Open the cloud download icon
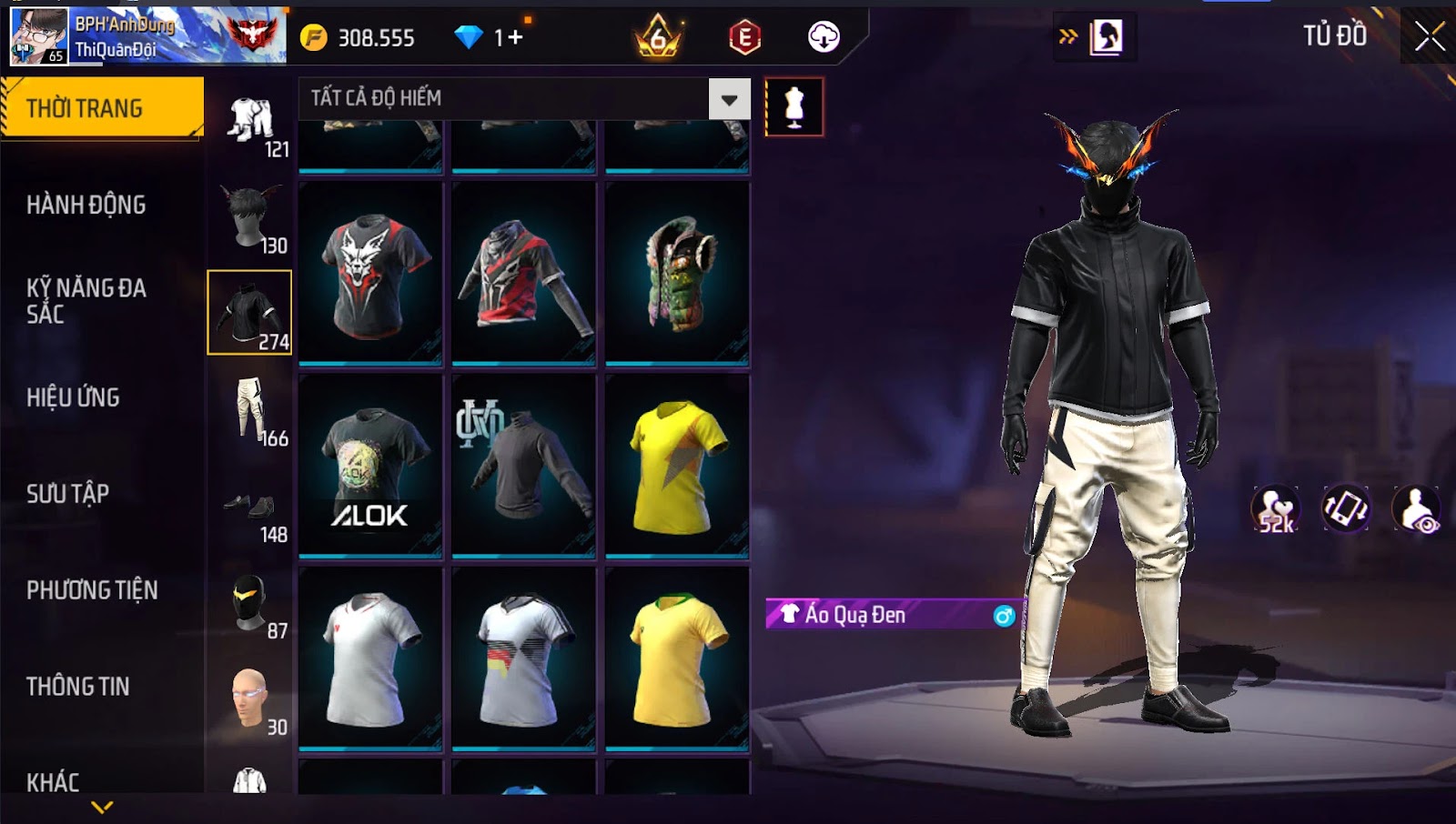Viewport: 1456px width, 824px height. click(x=824, y=37)
